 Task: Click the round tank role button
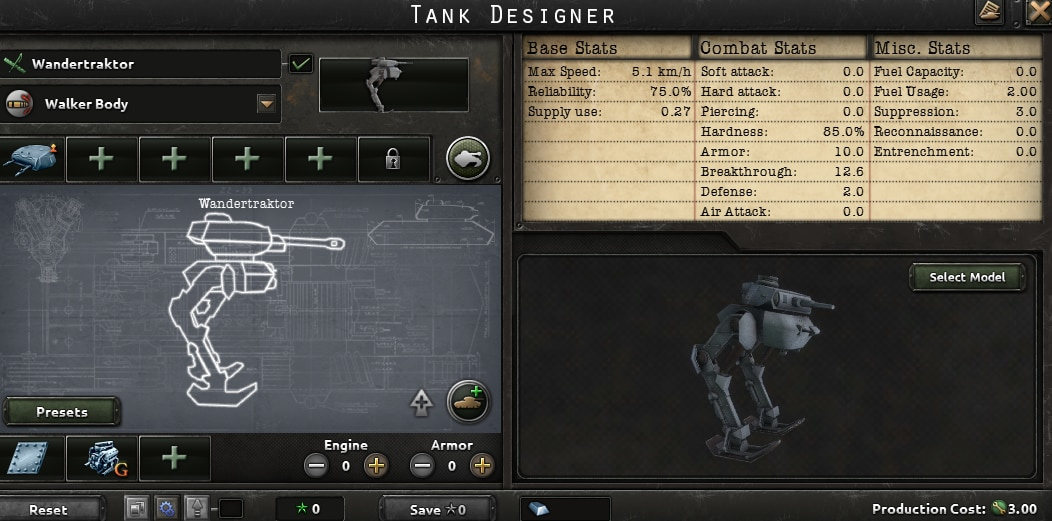pos(467,158)
